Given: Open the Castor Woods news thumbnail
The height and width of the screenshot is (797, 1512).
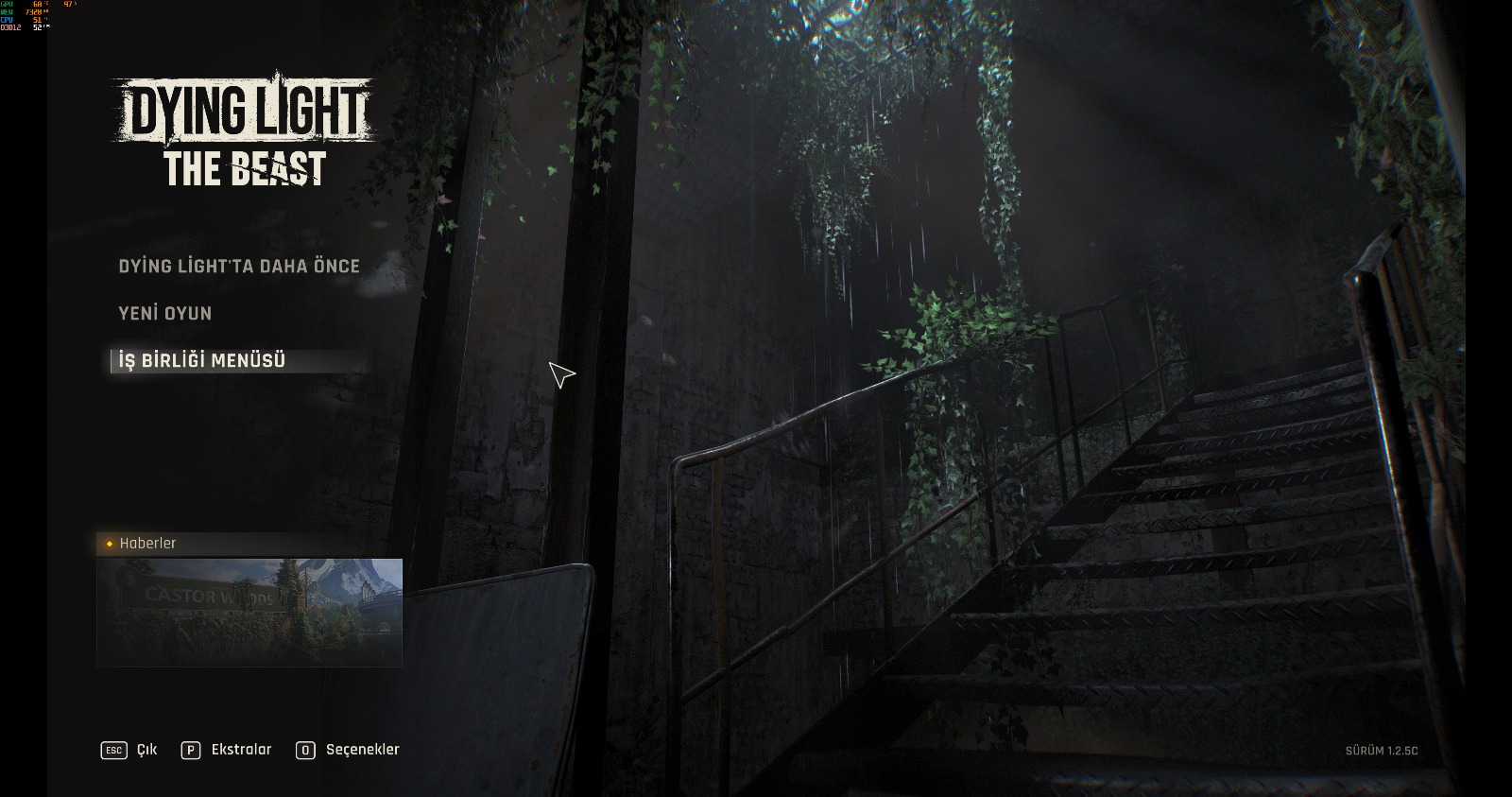Looking at the screenshot, I should (249, 612).
